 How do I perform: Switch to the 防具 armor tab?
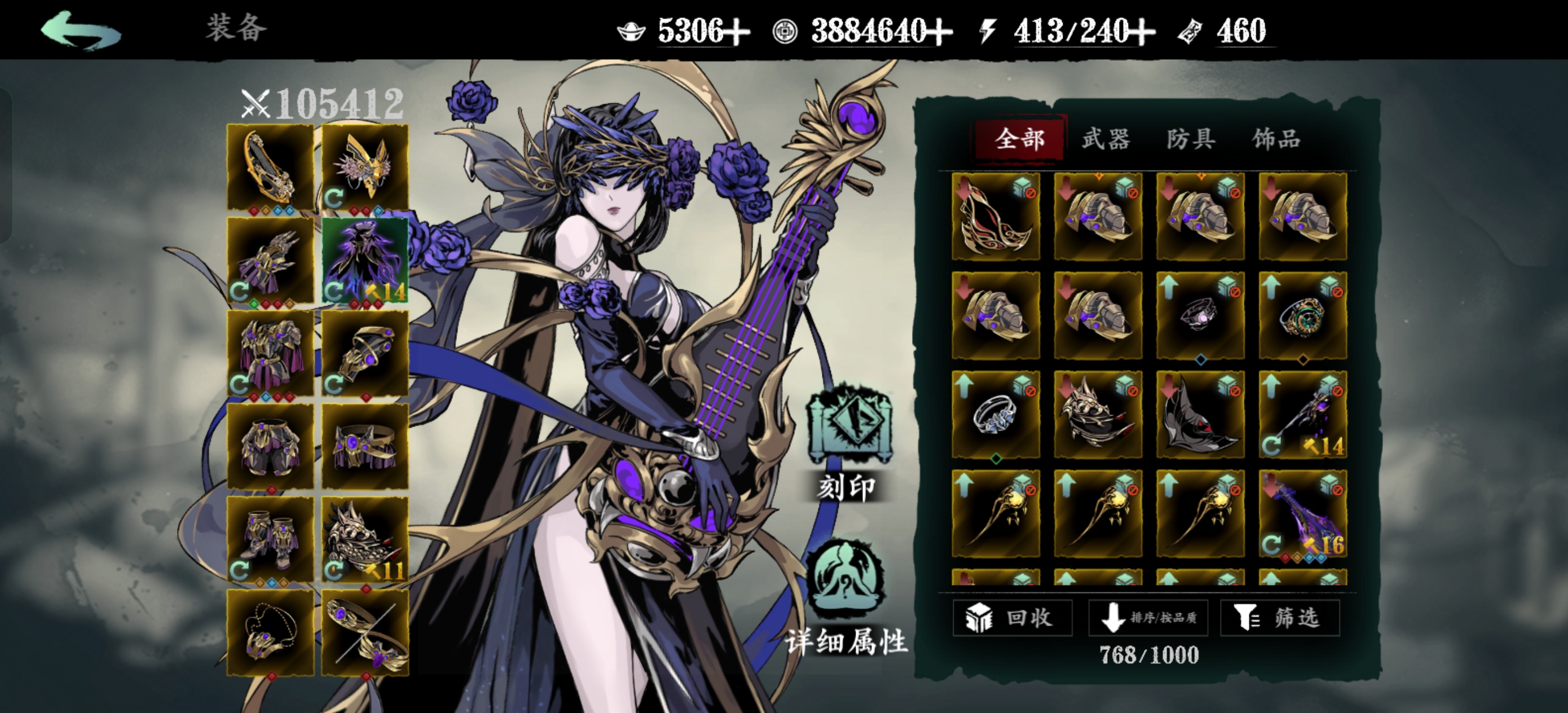[1191, 139]
